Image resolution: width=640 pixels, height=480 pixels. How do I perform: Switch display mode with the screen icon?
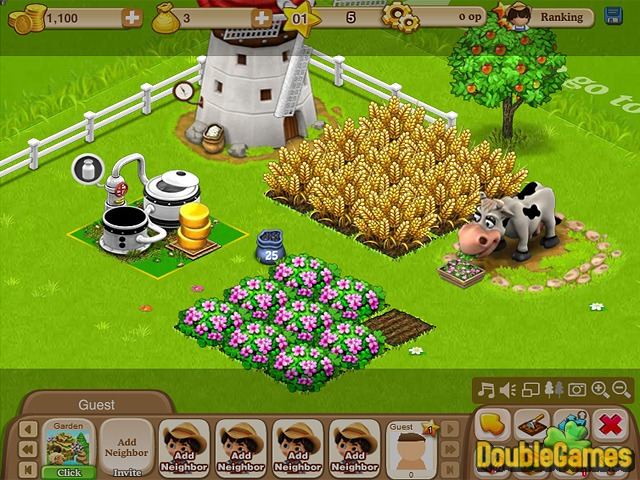(531, 390)
